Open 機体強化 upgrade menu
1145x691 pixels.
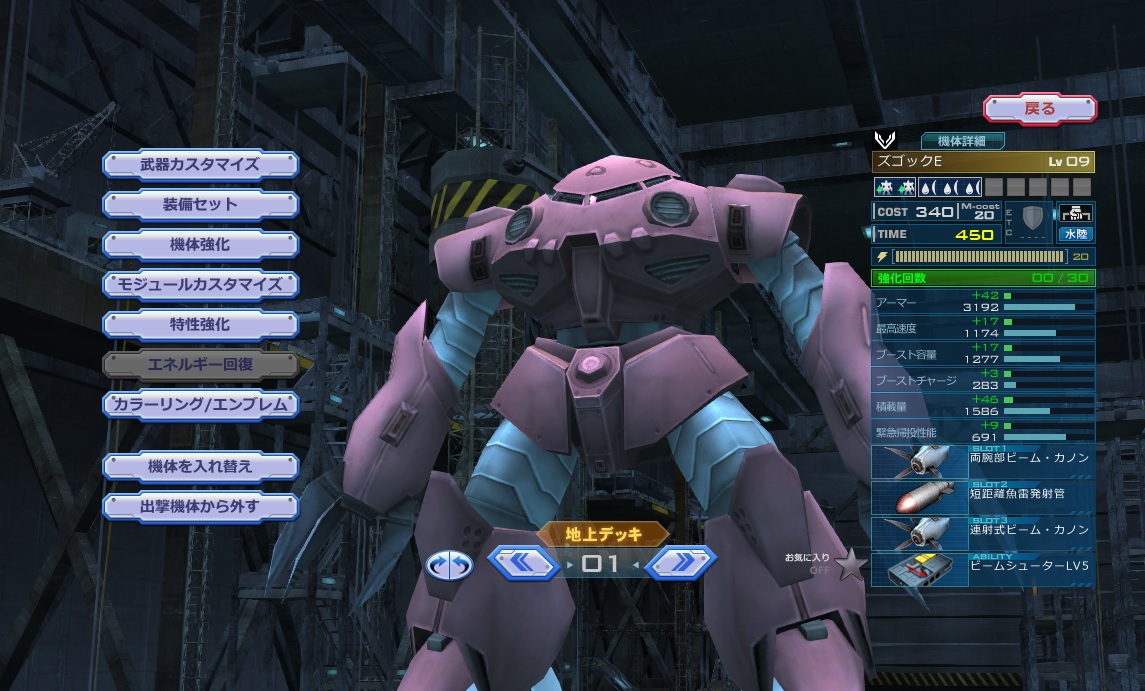pyautogui.click(x=200, y=244)
